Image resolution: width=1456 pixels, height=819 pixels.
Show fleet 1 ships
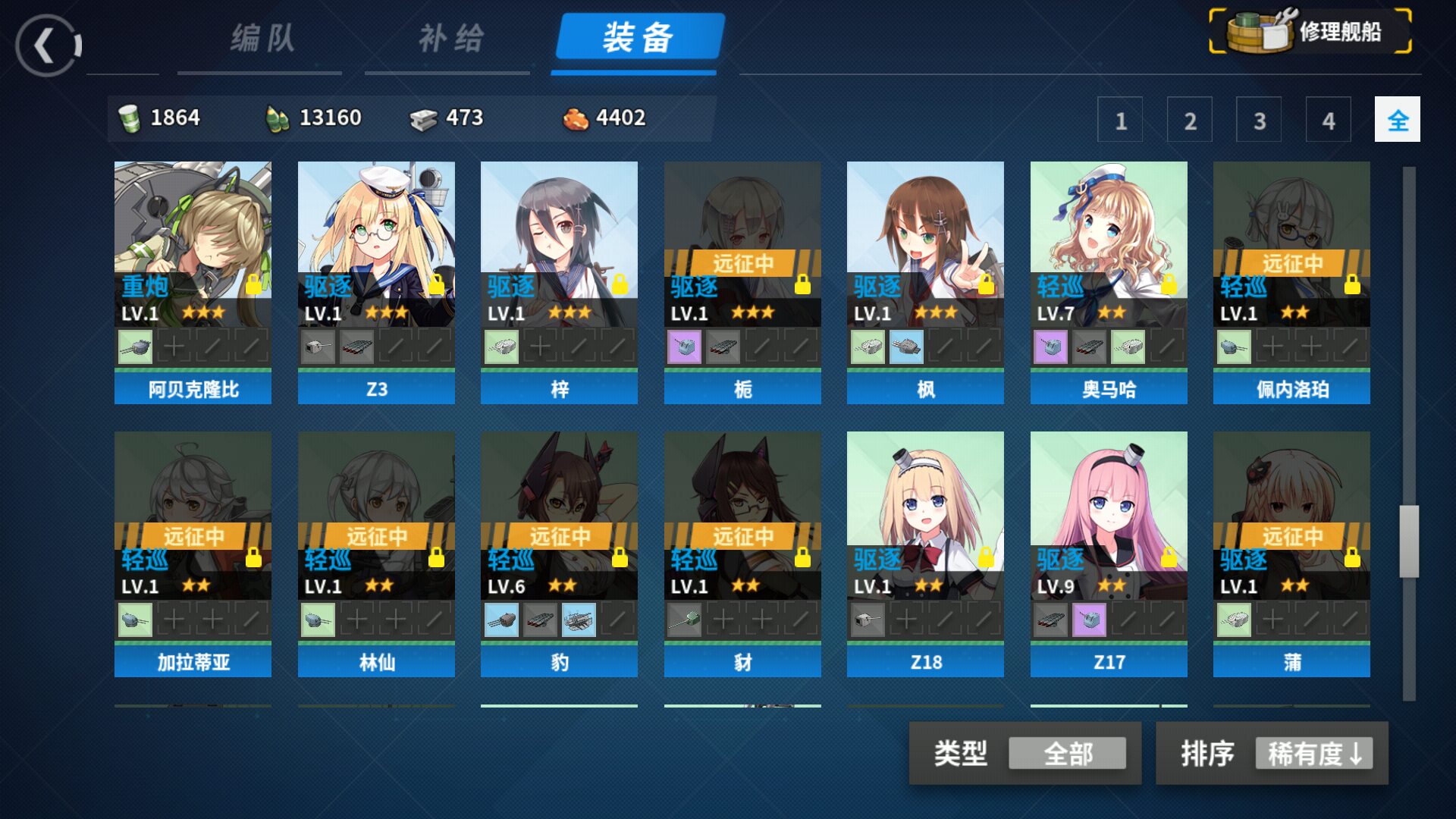[x=1120, y=120]
